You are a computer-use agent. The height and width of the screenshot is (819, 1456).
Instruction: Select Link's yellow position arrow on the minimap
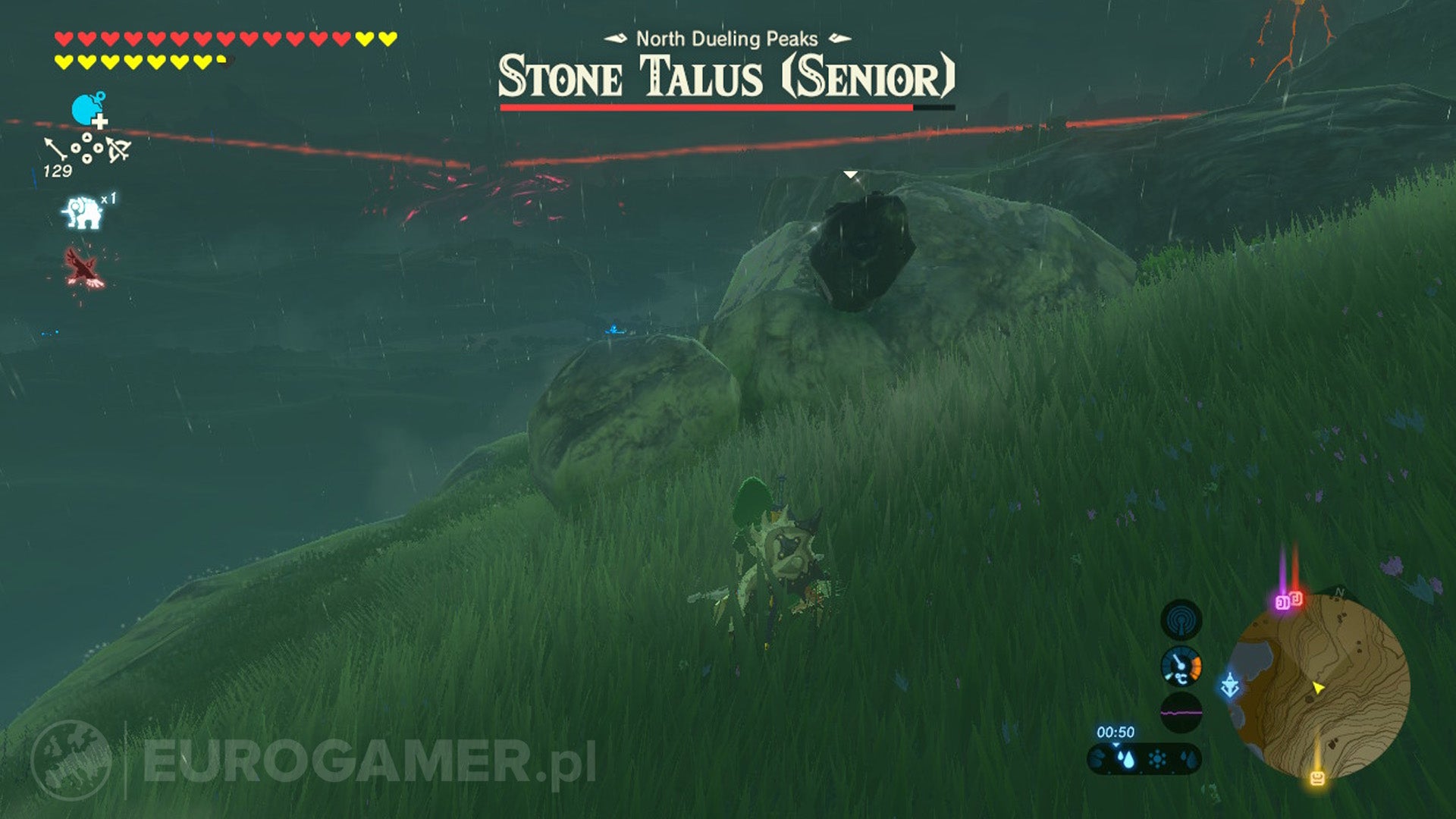click(1318, 687)
